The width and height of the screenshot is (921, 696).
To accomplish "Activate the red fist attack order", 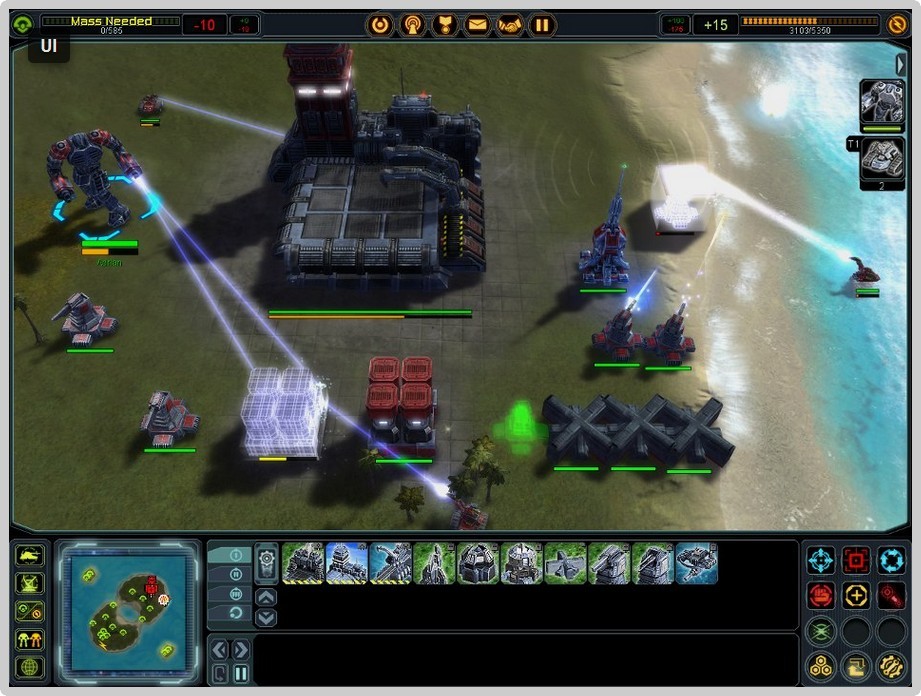I will tap(821, 596).
